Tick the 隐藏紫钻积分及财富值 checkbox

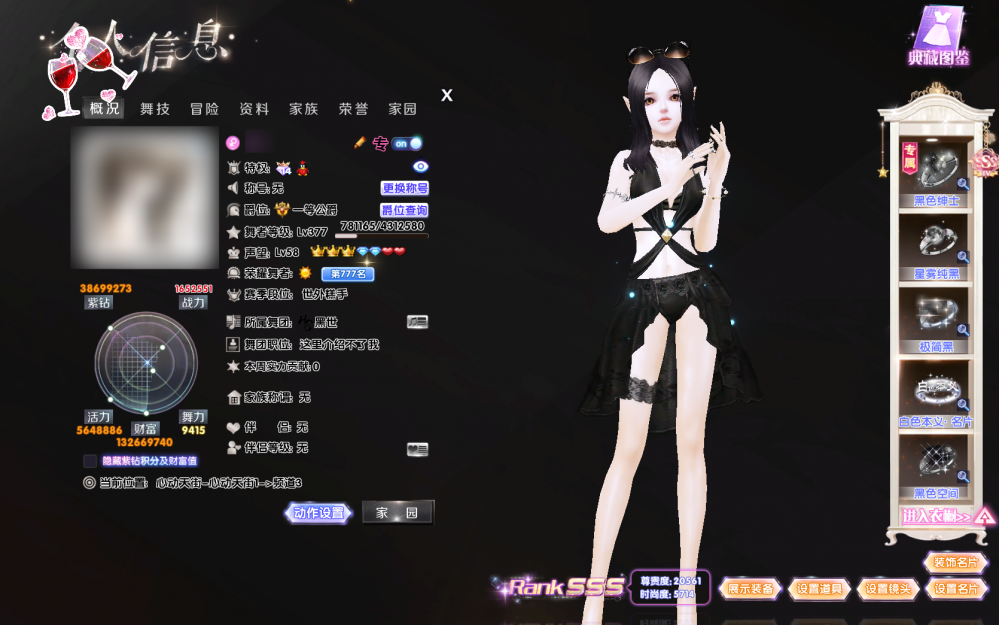[90, 461]
